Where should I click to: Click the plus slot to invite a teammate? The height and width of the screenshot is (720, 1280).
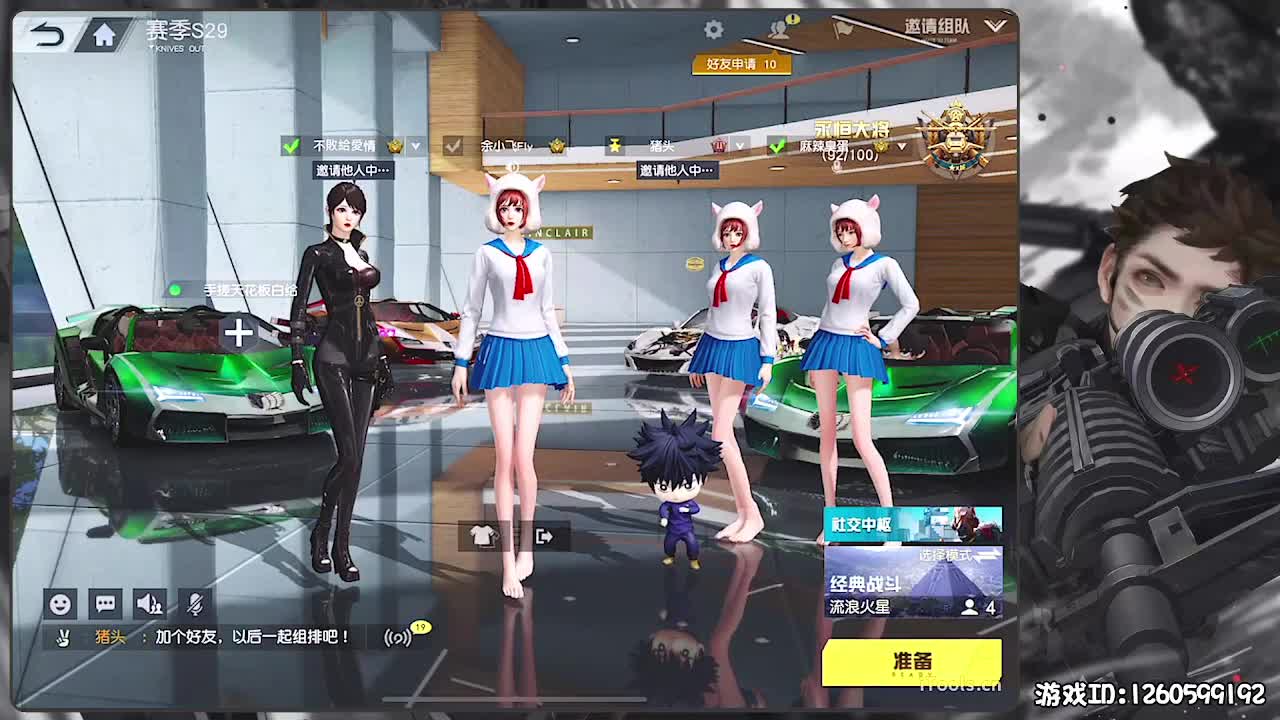(x=237, y=334)
